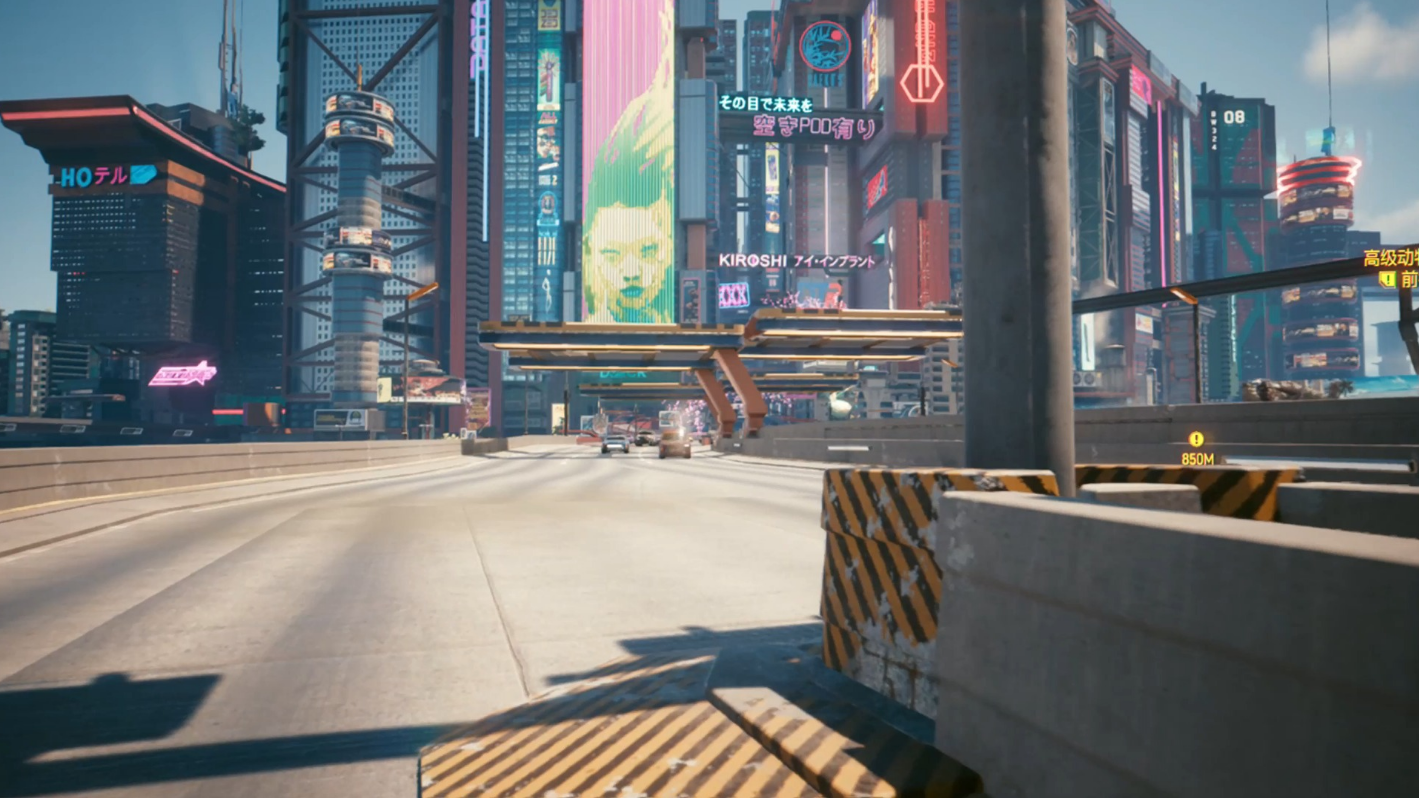Open the quest tracker title in Chinese
This screenshot has width=1419, height=798.
coord(1391,258)
